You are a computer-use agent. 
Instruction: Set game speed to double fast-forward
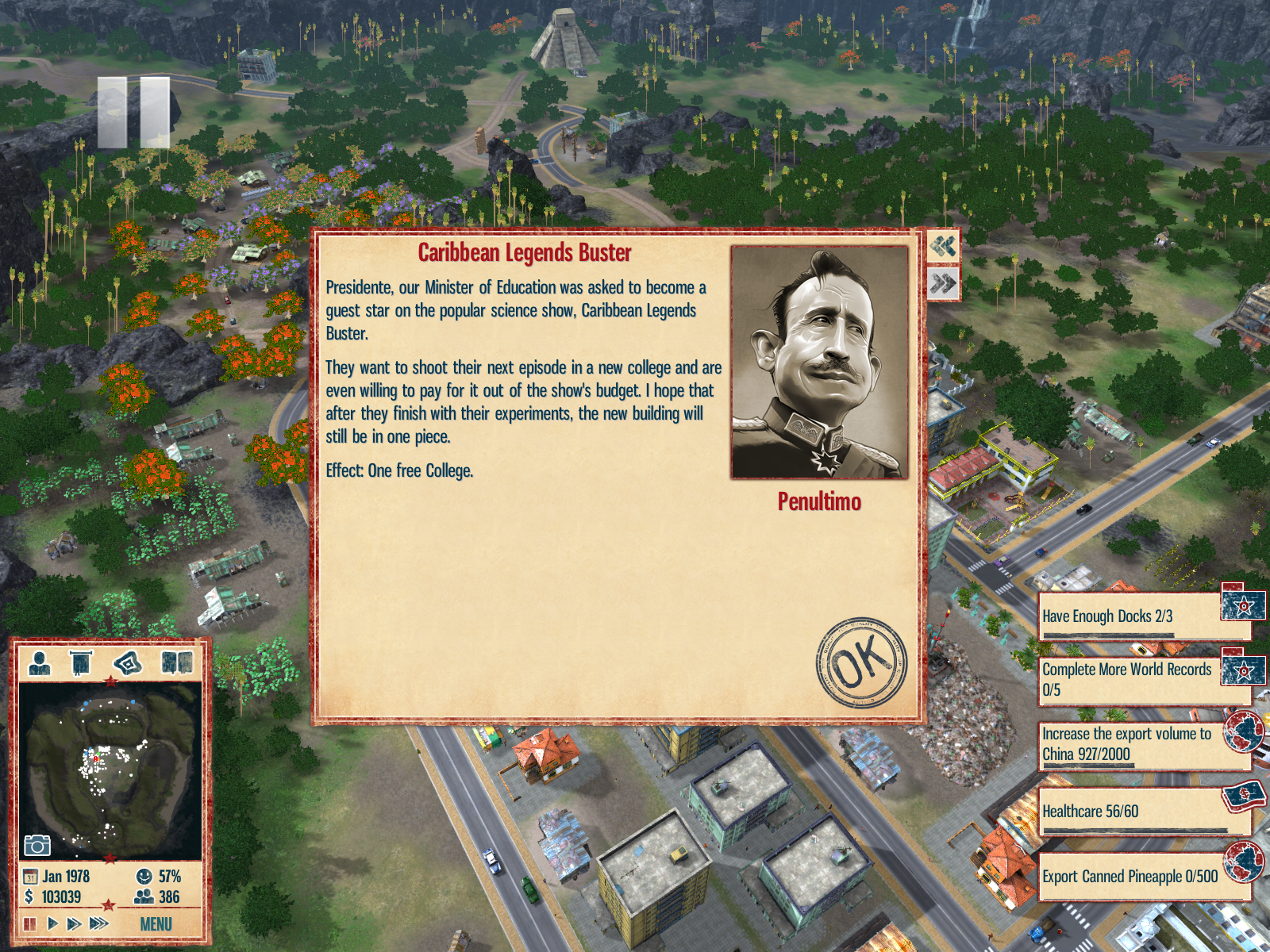pos(74,923)
